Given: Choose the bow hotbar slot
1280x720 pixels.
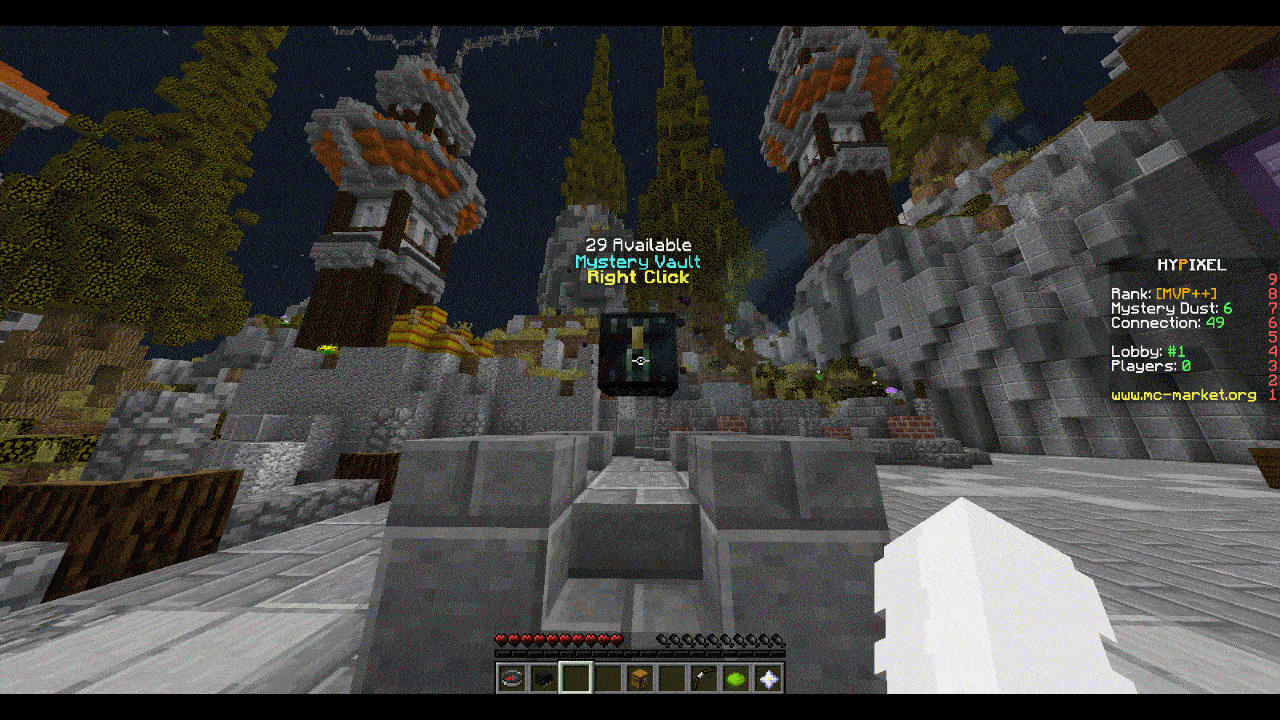Looking at the screenshot, I should coord(704,679).
